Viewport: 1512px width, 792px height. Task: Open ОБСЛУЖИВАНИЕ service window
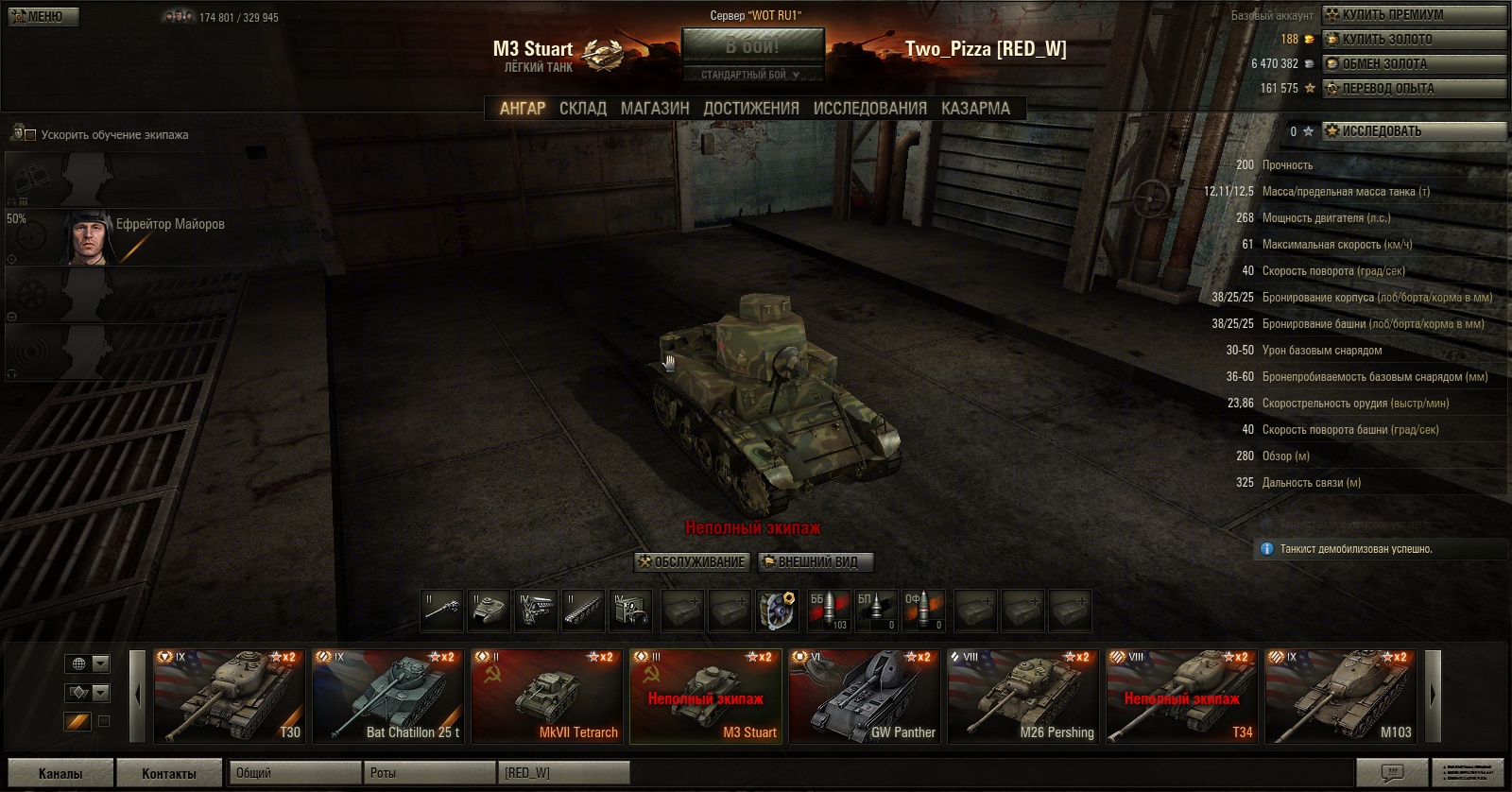(693, 562)
